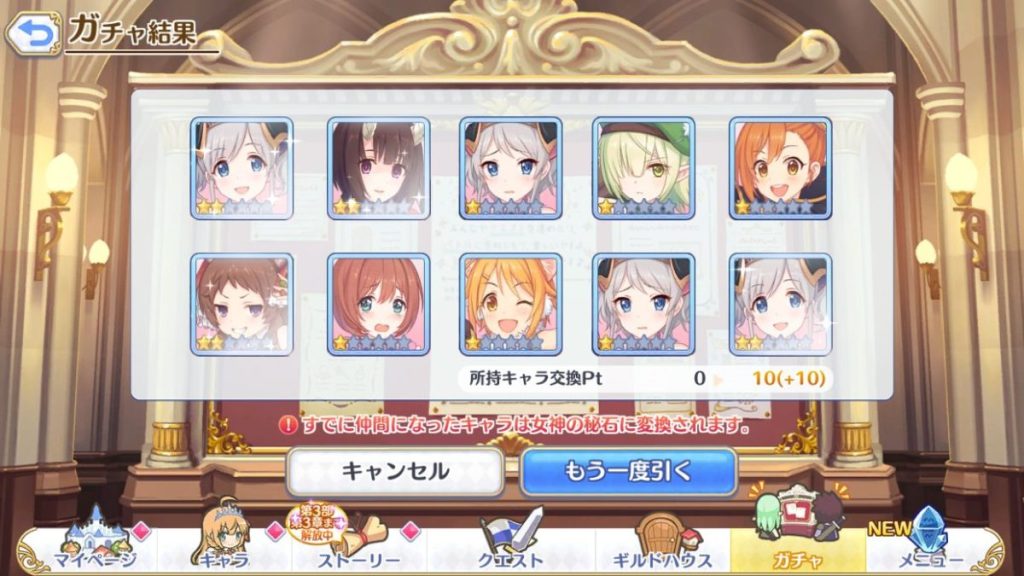
Task: Go to the クエスト tab
Action: [510, 546]
